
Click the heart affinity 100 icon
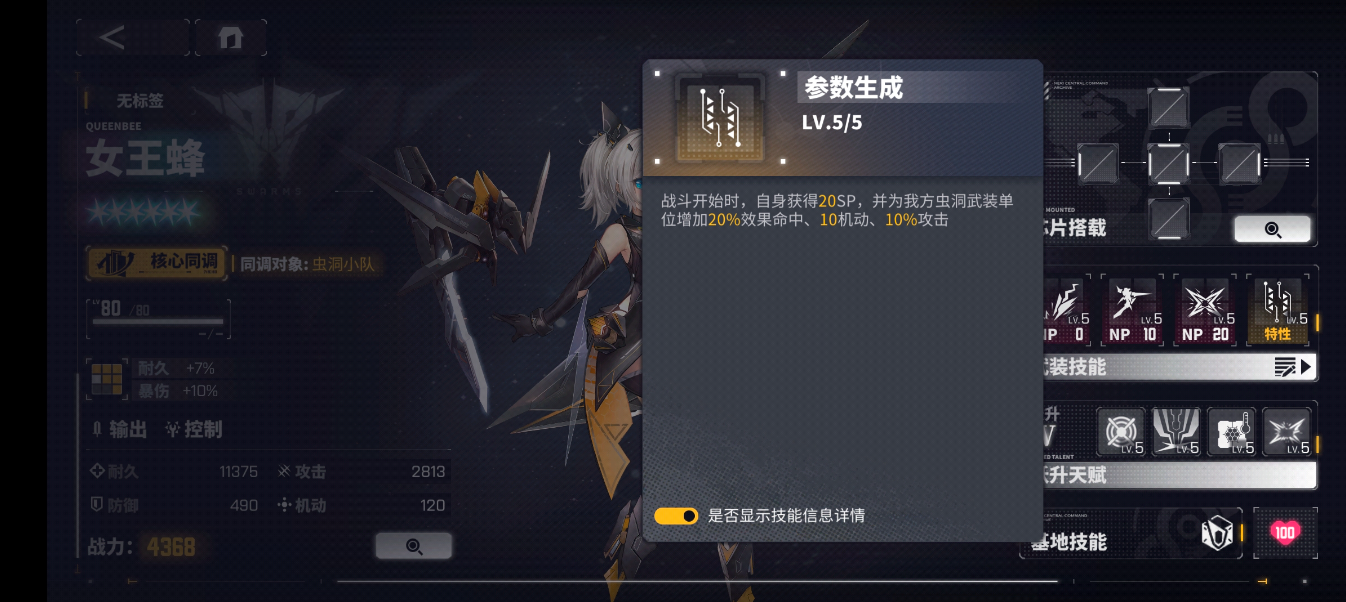point(1285,532)
